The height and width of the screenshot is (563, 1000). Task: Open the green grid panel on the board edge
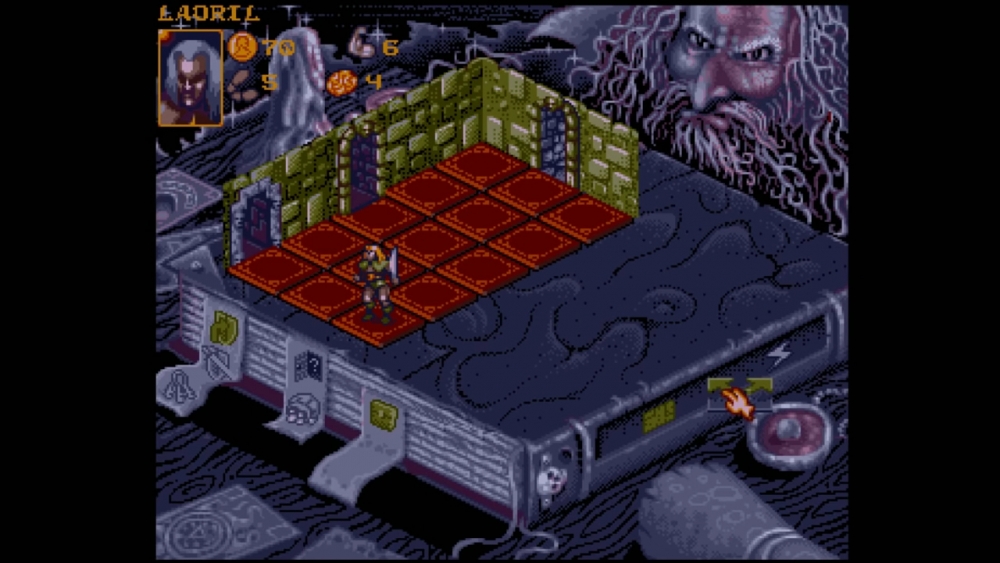point(658,417)
